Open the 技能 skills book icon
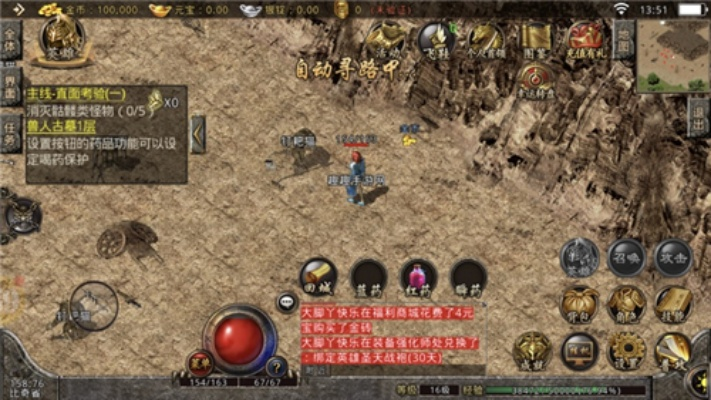711x400 pixels. coord(673,303)
